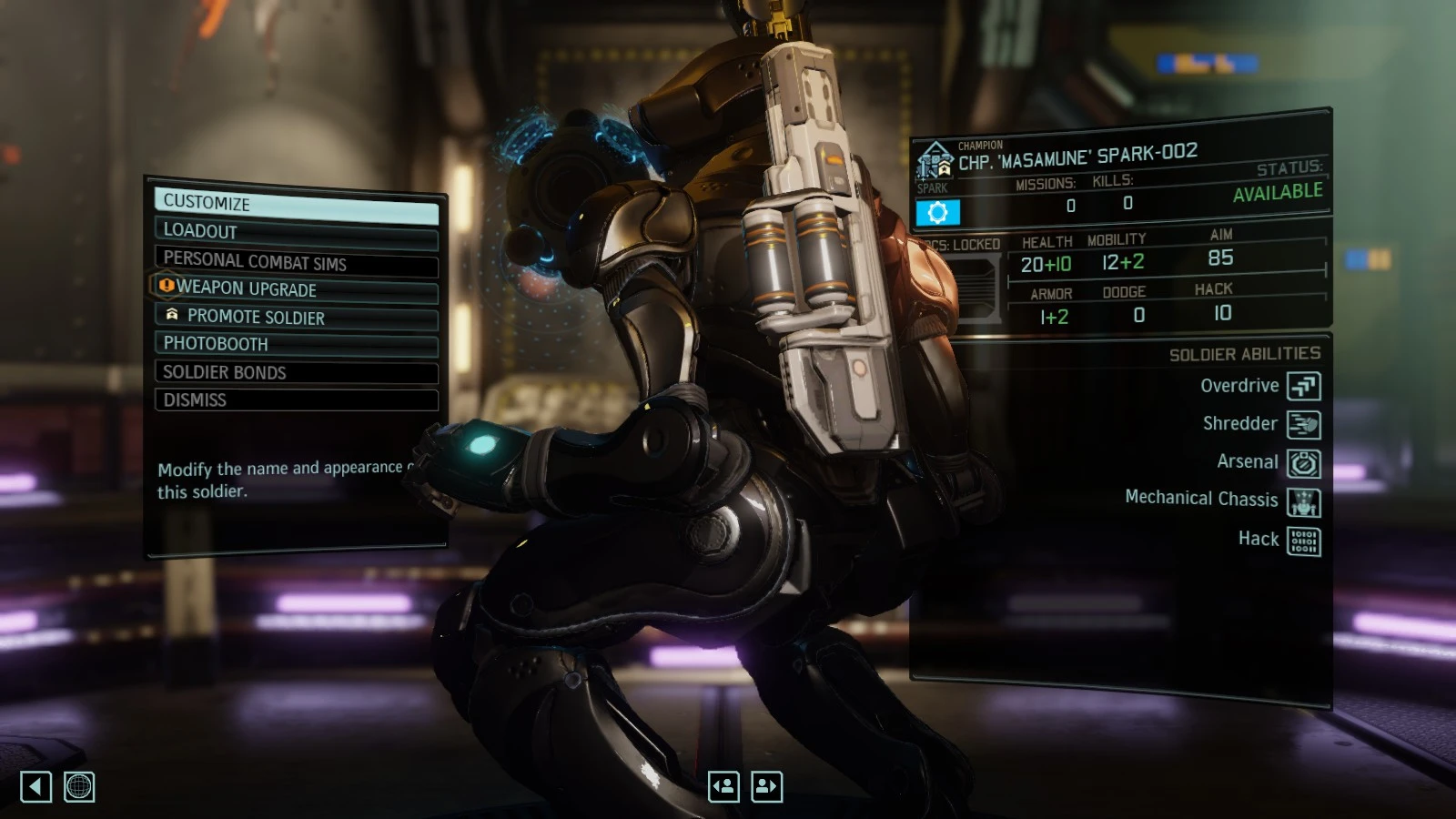Click Dismiss to release this soldier
1456x819 pixels.
[x=296, y=399]
